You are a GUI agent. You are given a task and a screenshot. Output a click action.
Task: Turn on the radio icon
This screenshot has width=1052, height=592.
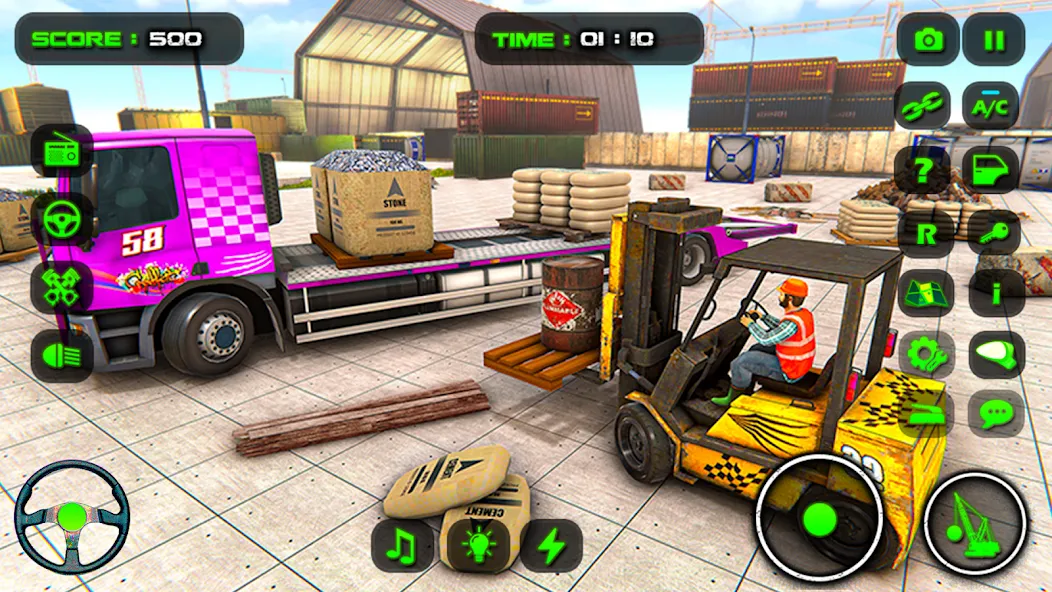[x=61, y=152]
